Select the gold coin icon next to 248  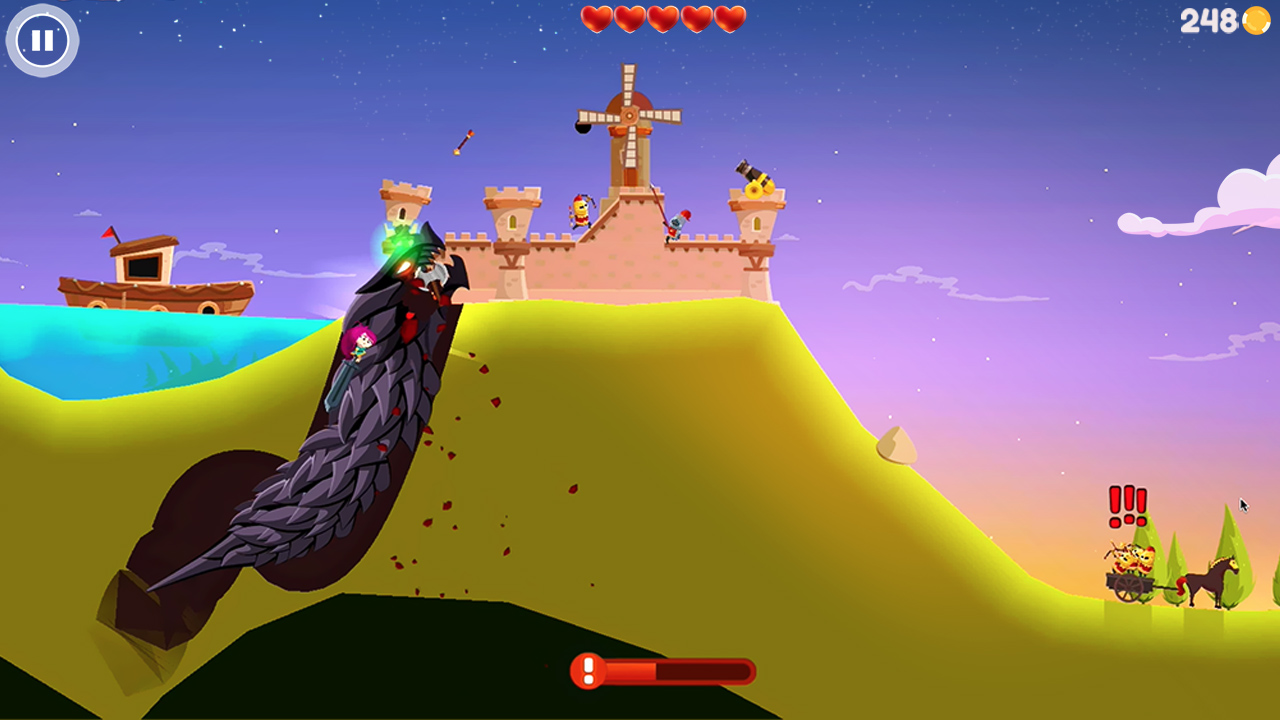(1257, 21)
